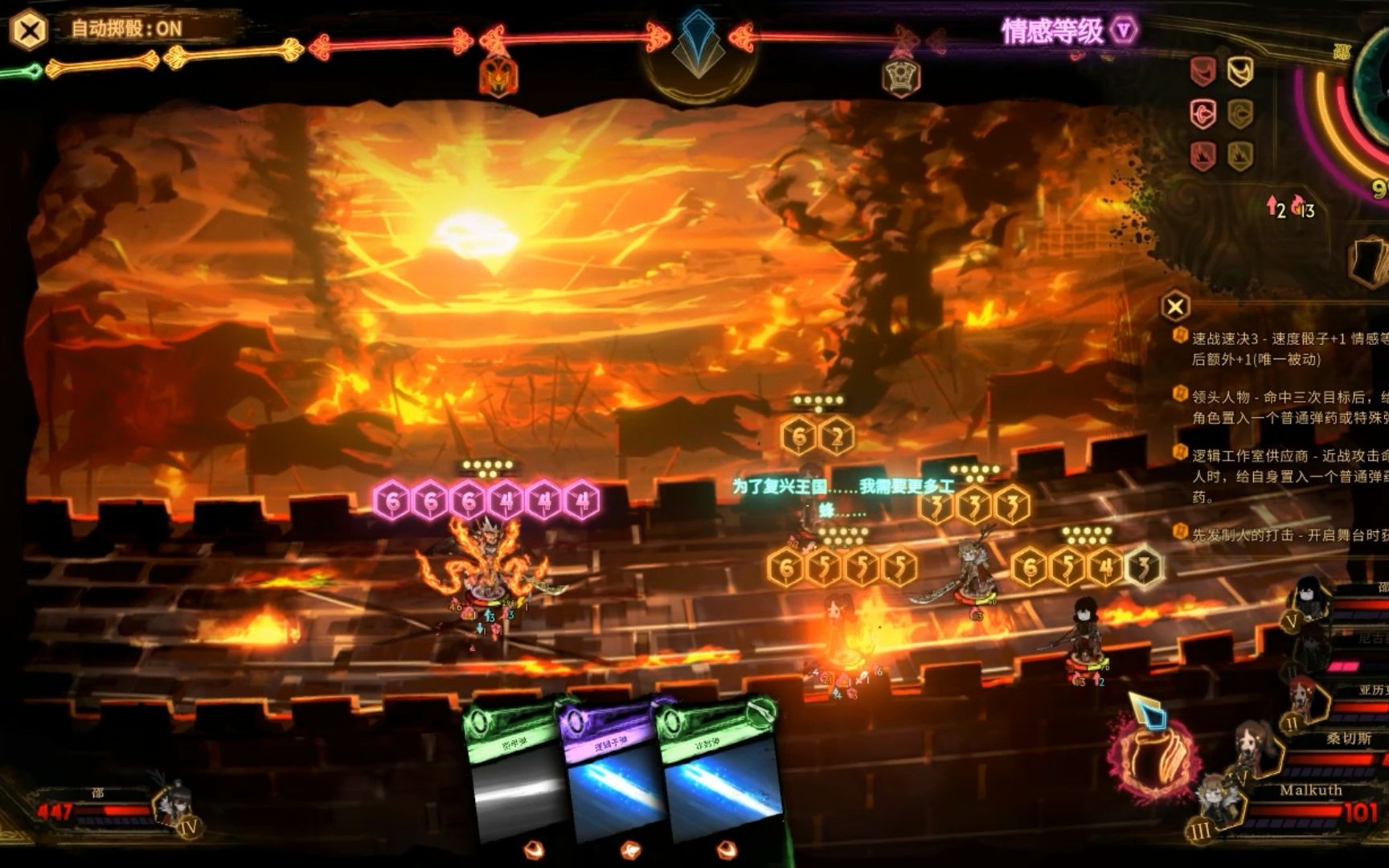Close the passive ability description panel
The image size is (1389, 868).
[1175, 306]
